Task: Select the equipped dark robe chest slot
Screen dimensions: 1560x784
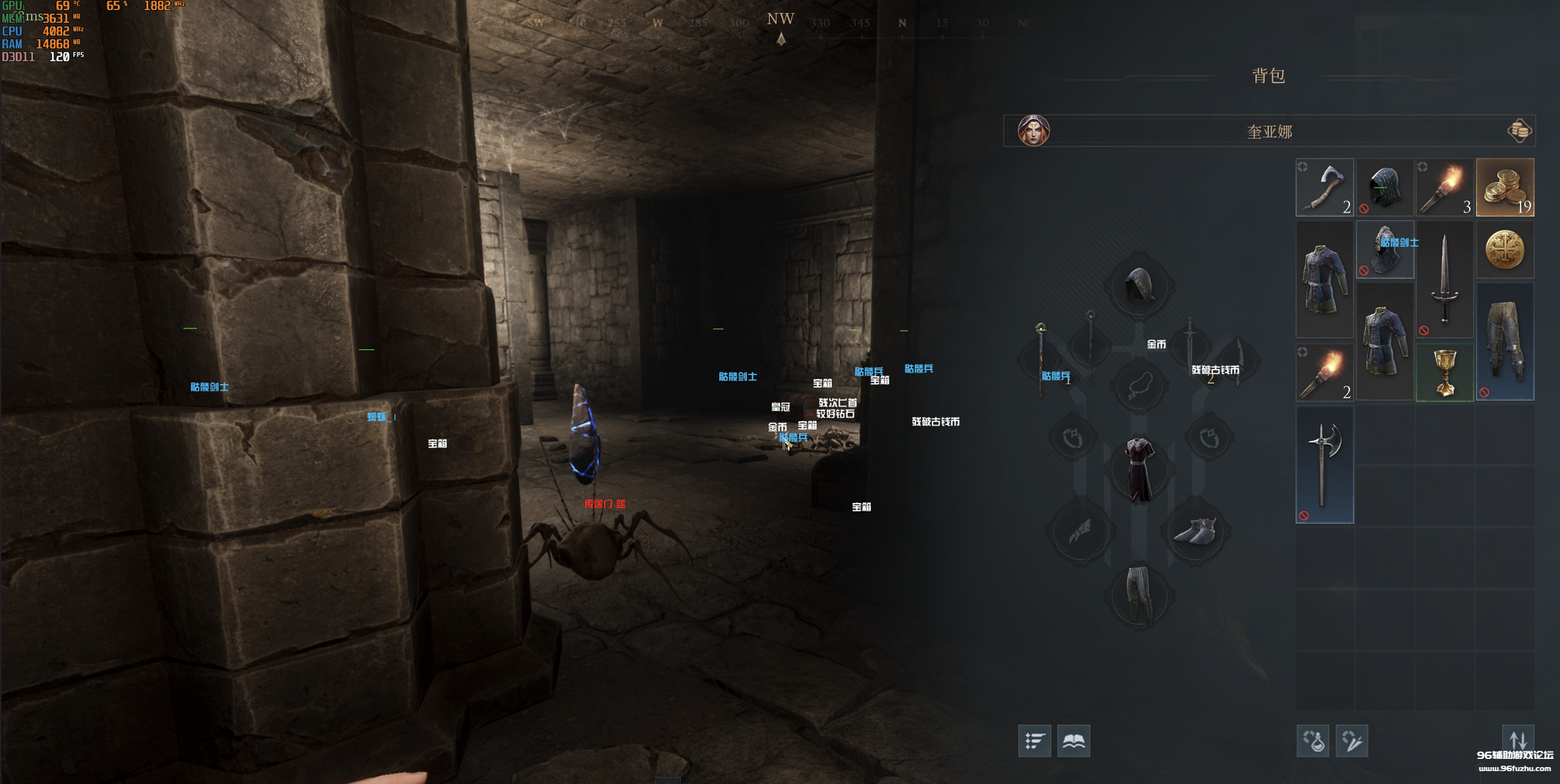Action: [1140, 469]
